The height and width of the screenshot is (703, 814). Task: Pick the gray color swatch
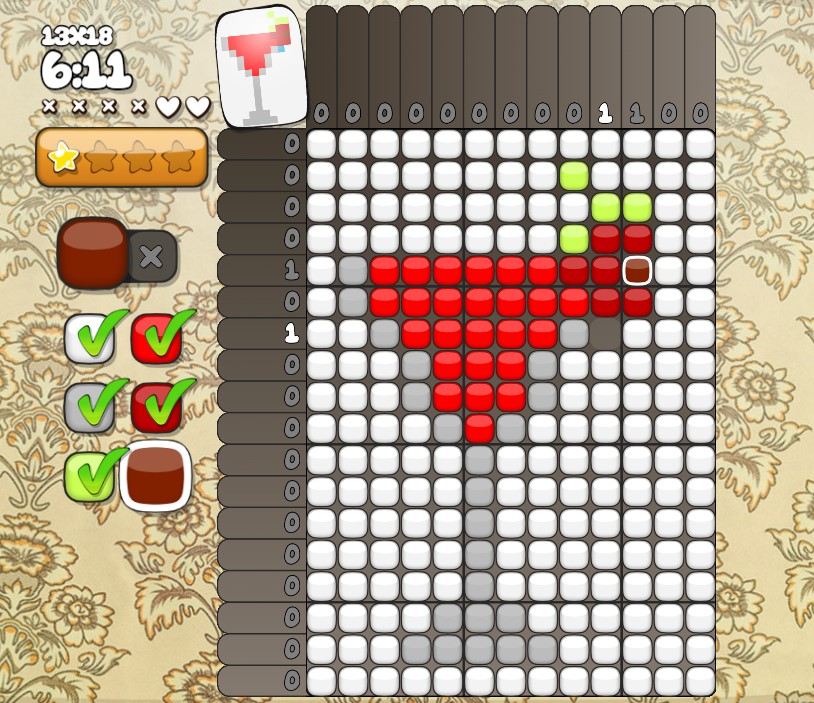(x=88, y=407)
